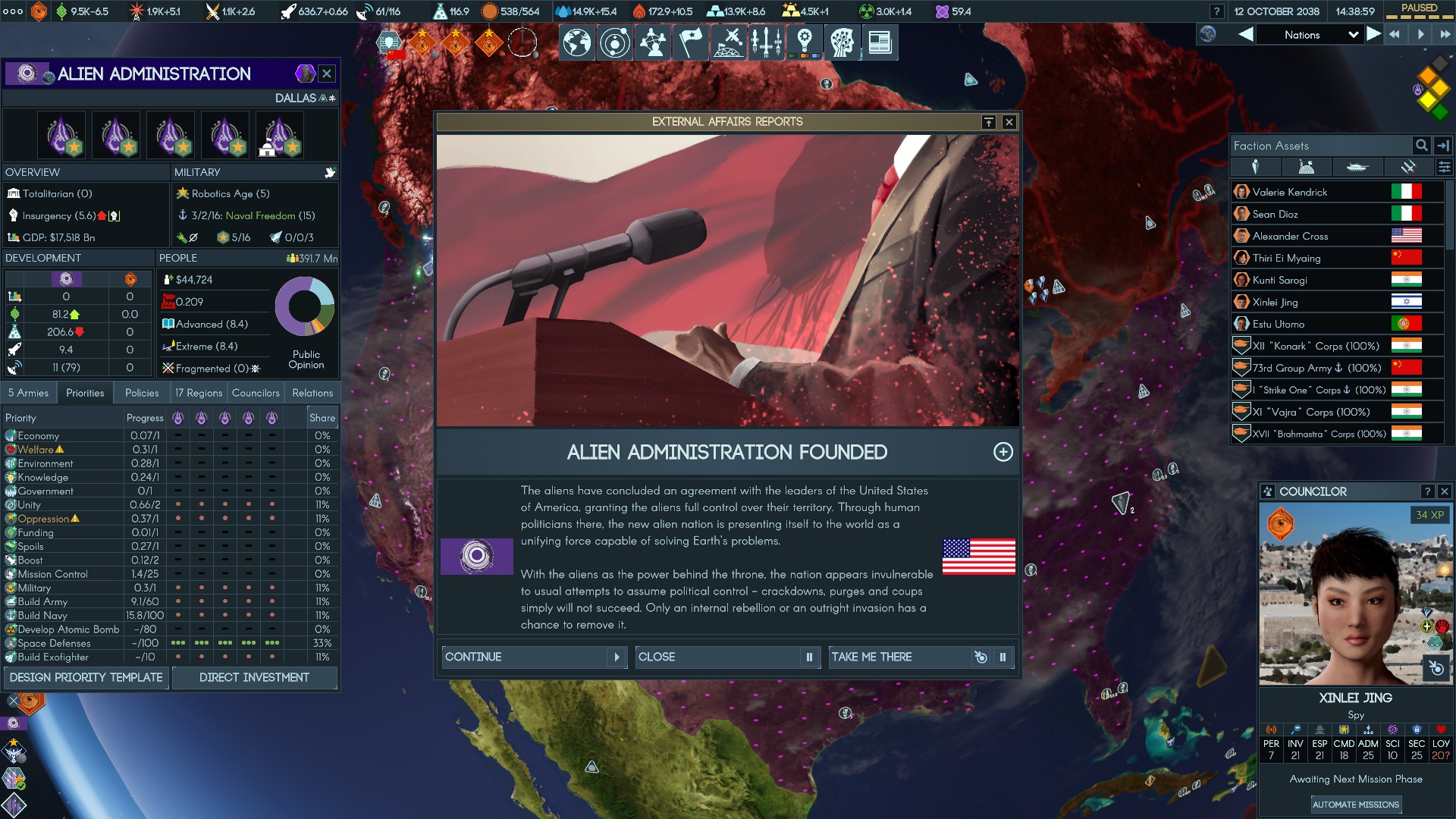Close the External Affairs Reports window
The width and height of the screenshot is (1456, 819).
pos(1009,122)
